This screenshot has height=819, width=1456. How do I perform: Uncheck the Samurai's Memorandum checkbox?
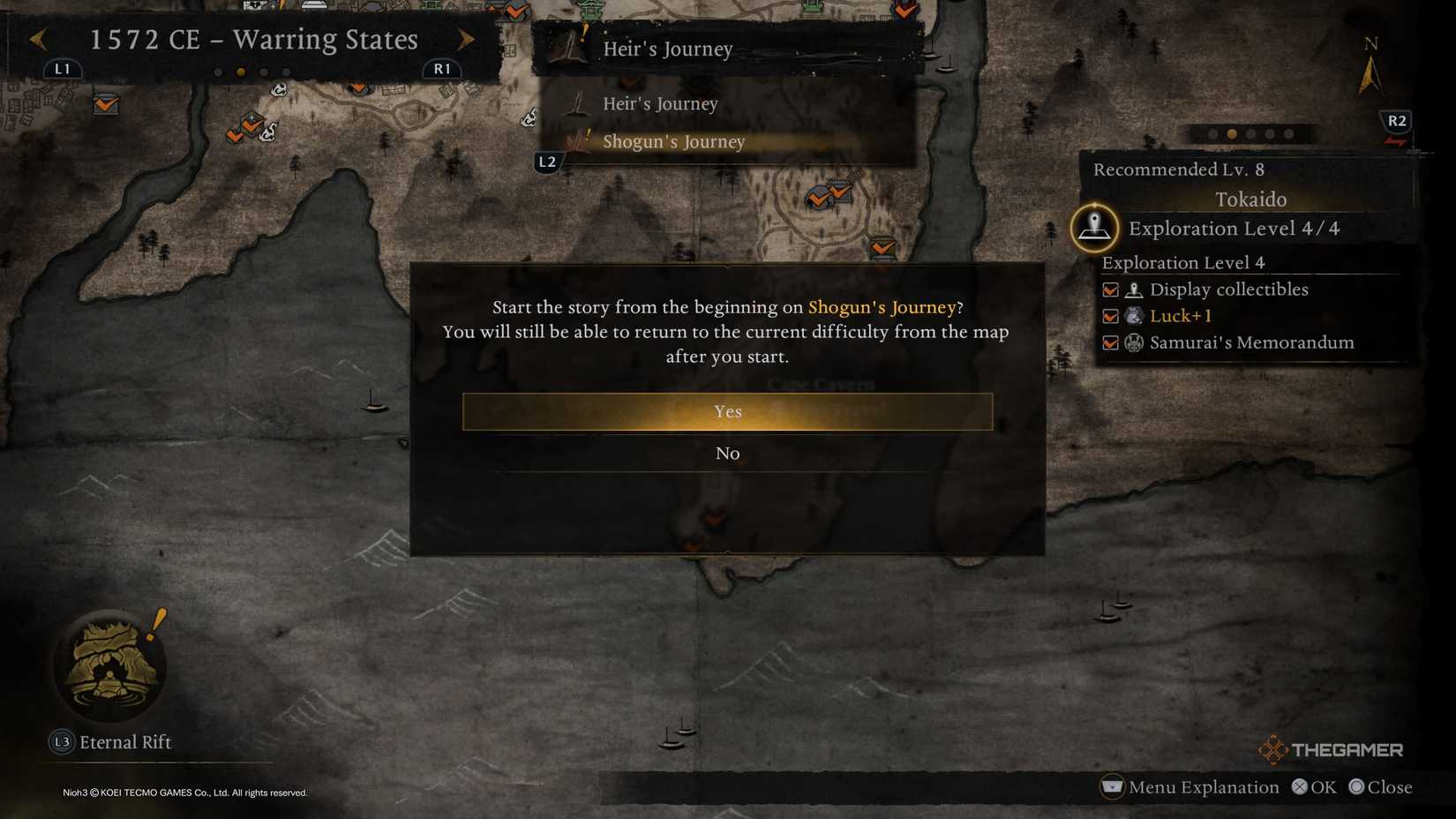1110,343
